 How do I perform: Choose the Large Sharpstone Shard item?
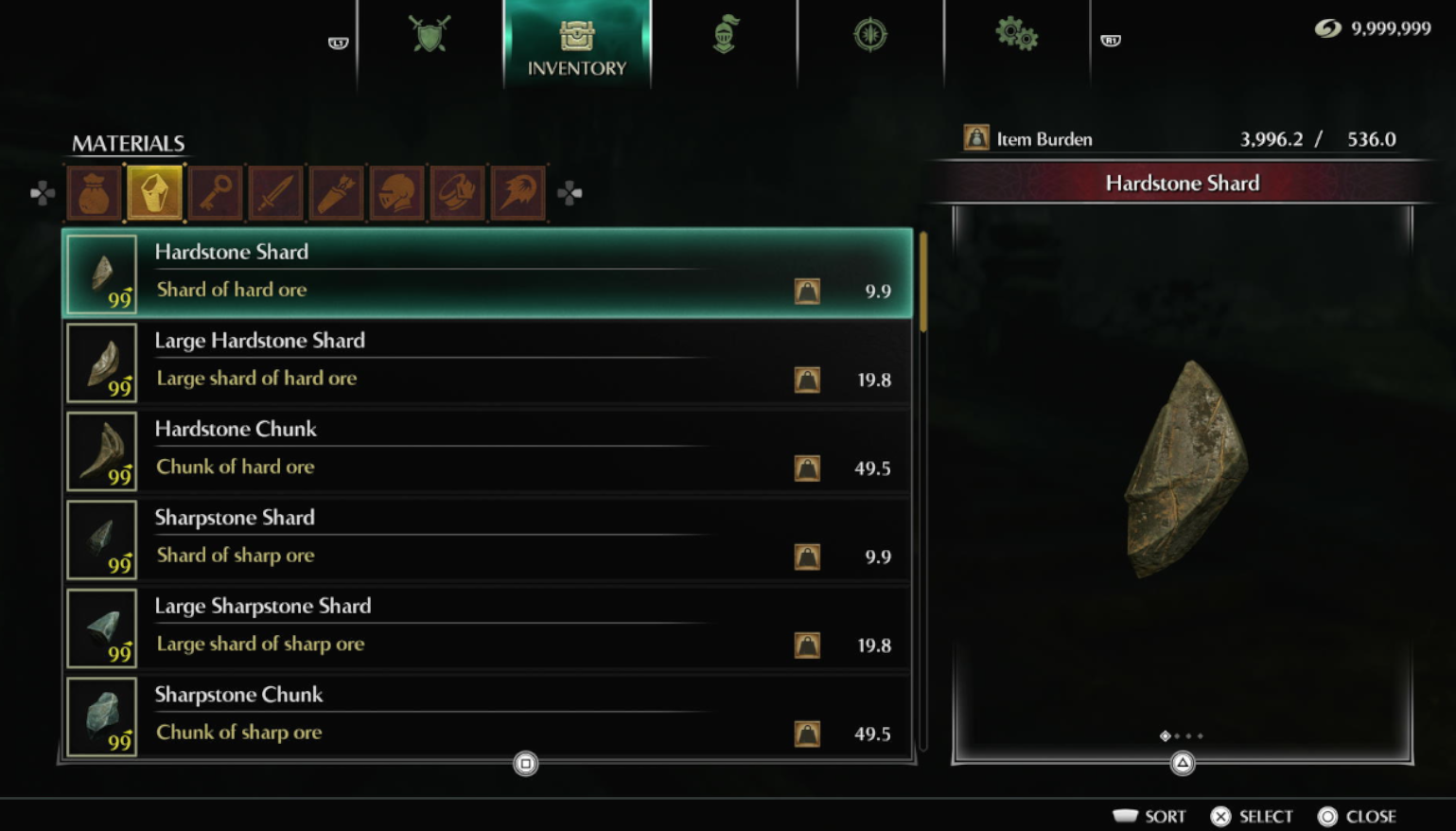point(487,628)
